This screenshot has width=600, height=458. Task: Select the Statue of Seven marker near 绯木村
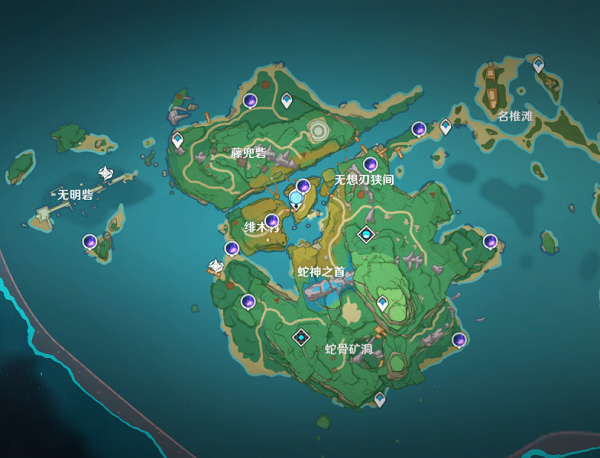296,199
